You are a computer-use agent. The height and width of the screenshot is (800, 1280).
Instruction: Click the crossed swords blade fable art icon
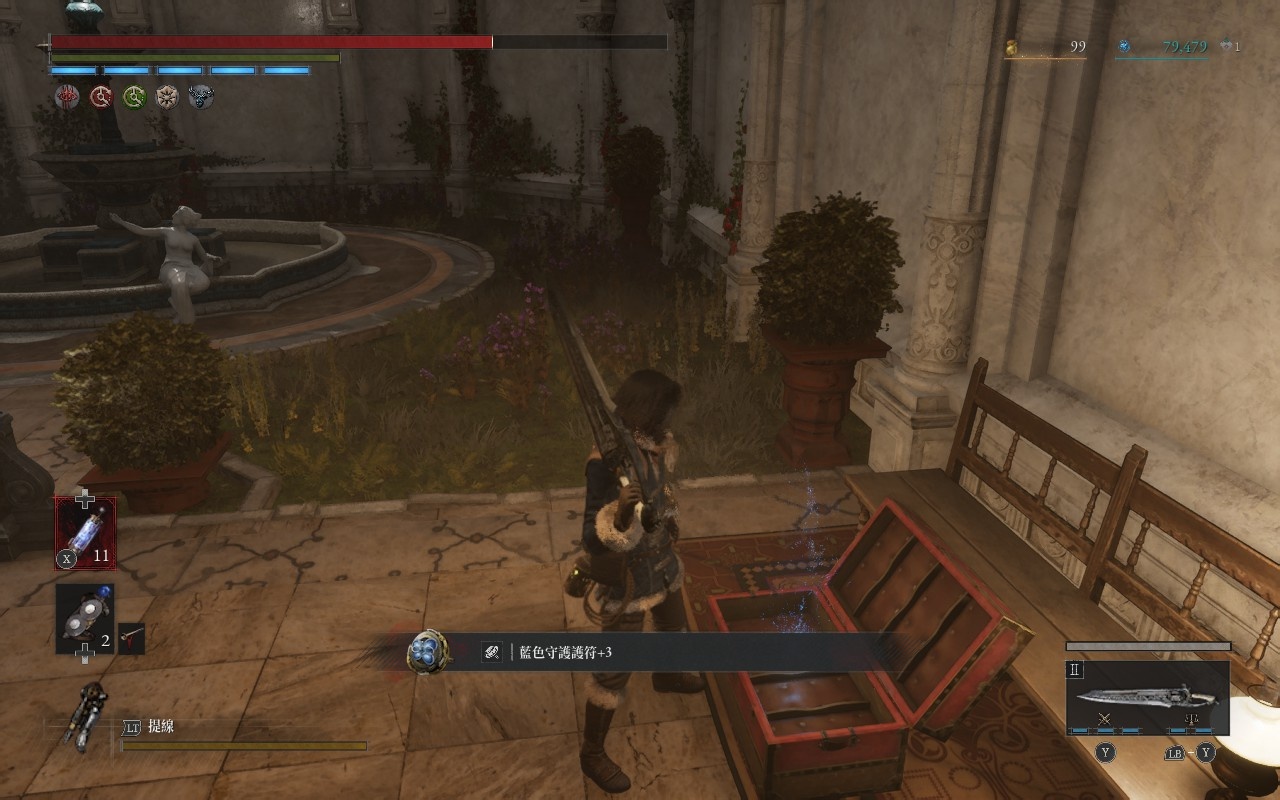coord(1104,719)
